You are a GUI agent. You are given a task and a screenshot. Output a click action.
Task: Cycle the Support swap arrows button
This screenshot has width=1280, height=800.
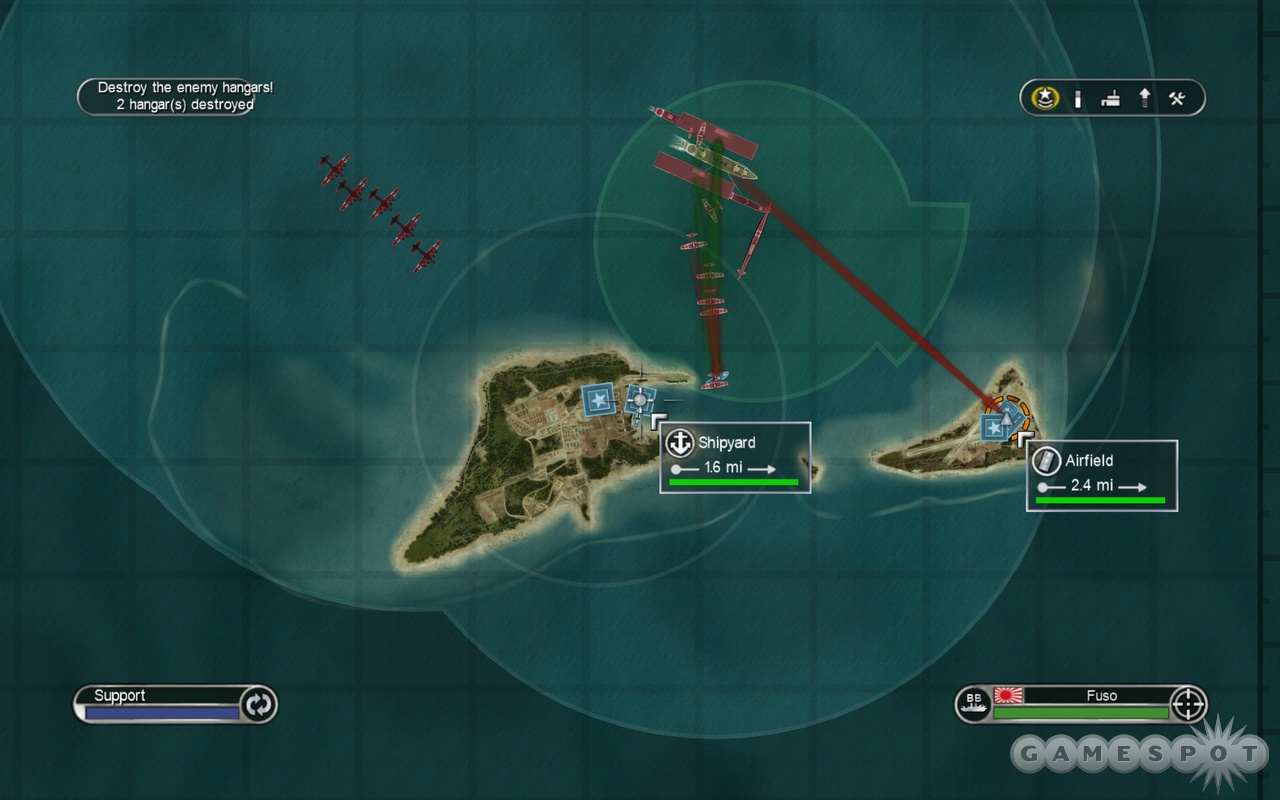258,704
